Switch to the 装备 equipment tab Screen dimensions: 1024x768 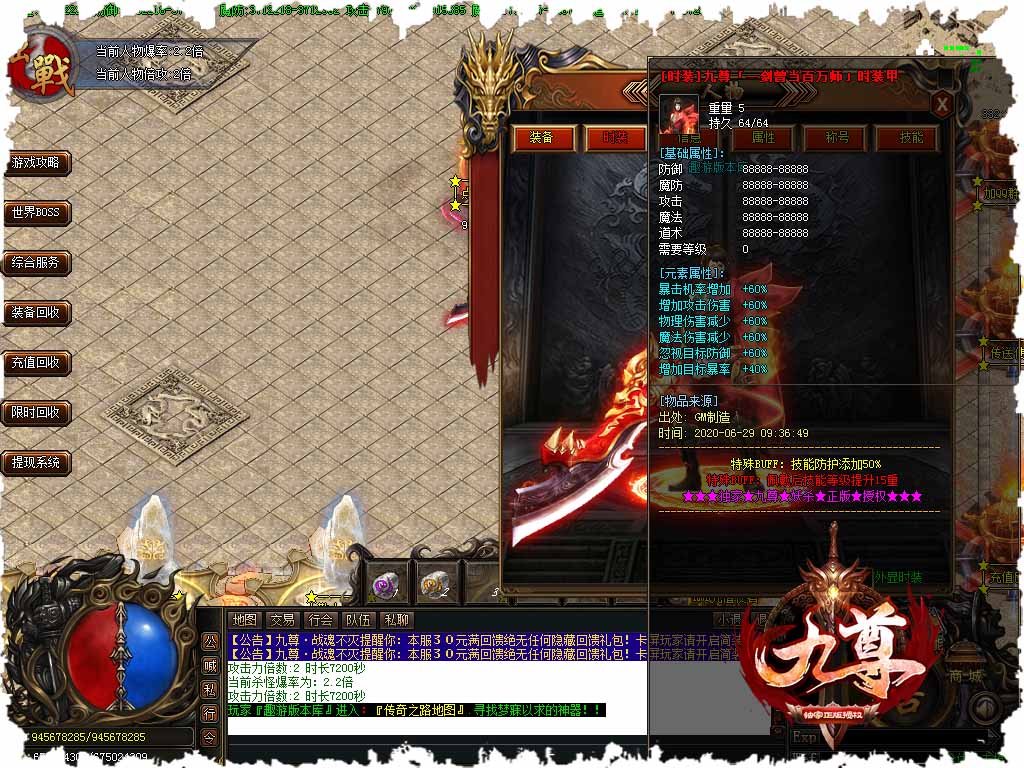(x=541, y=138)
